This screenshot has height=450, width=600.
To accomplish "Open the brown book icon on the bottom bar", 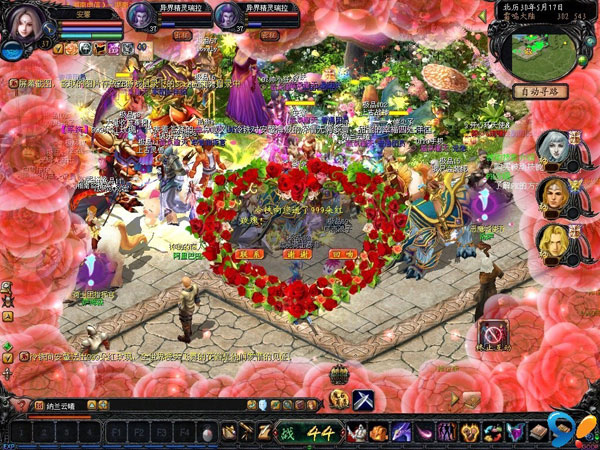I will (538, 432).
